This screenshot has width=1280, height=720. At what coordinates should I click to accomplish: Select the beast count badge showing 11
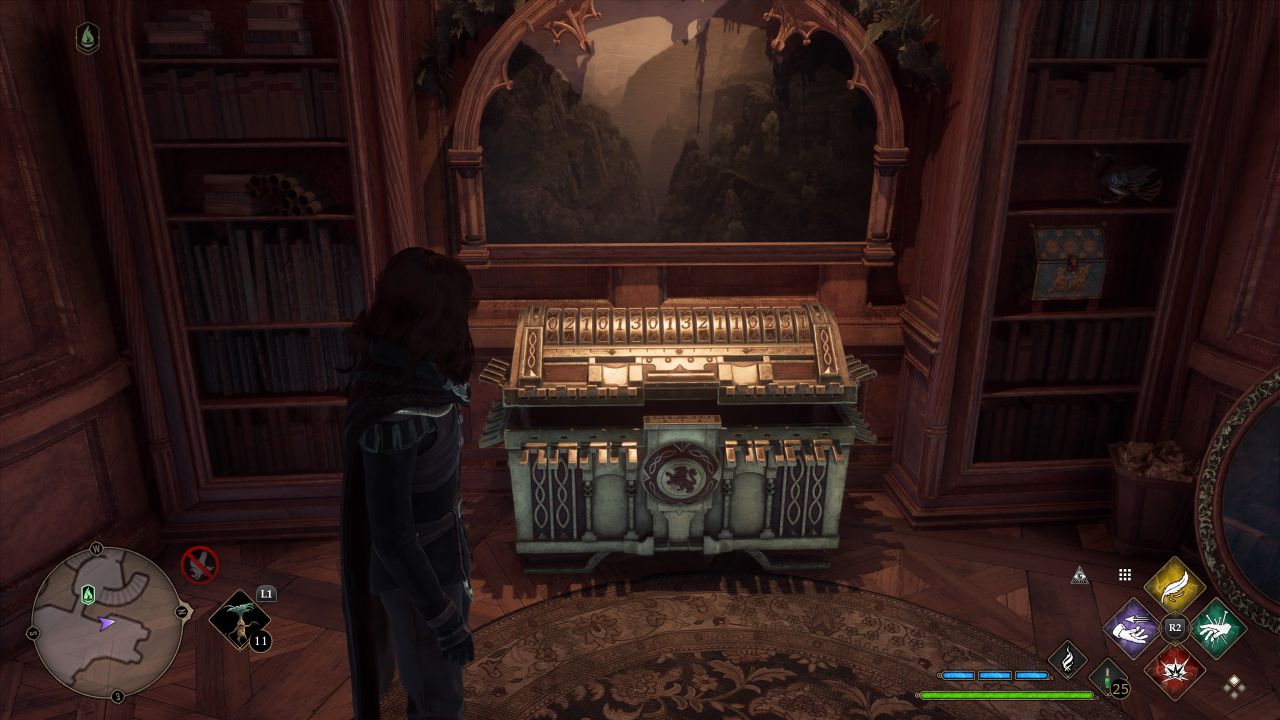pyautogui.click(x=259, y=639)
